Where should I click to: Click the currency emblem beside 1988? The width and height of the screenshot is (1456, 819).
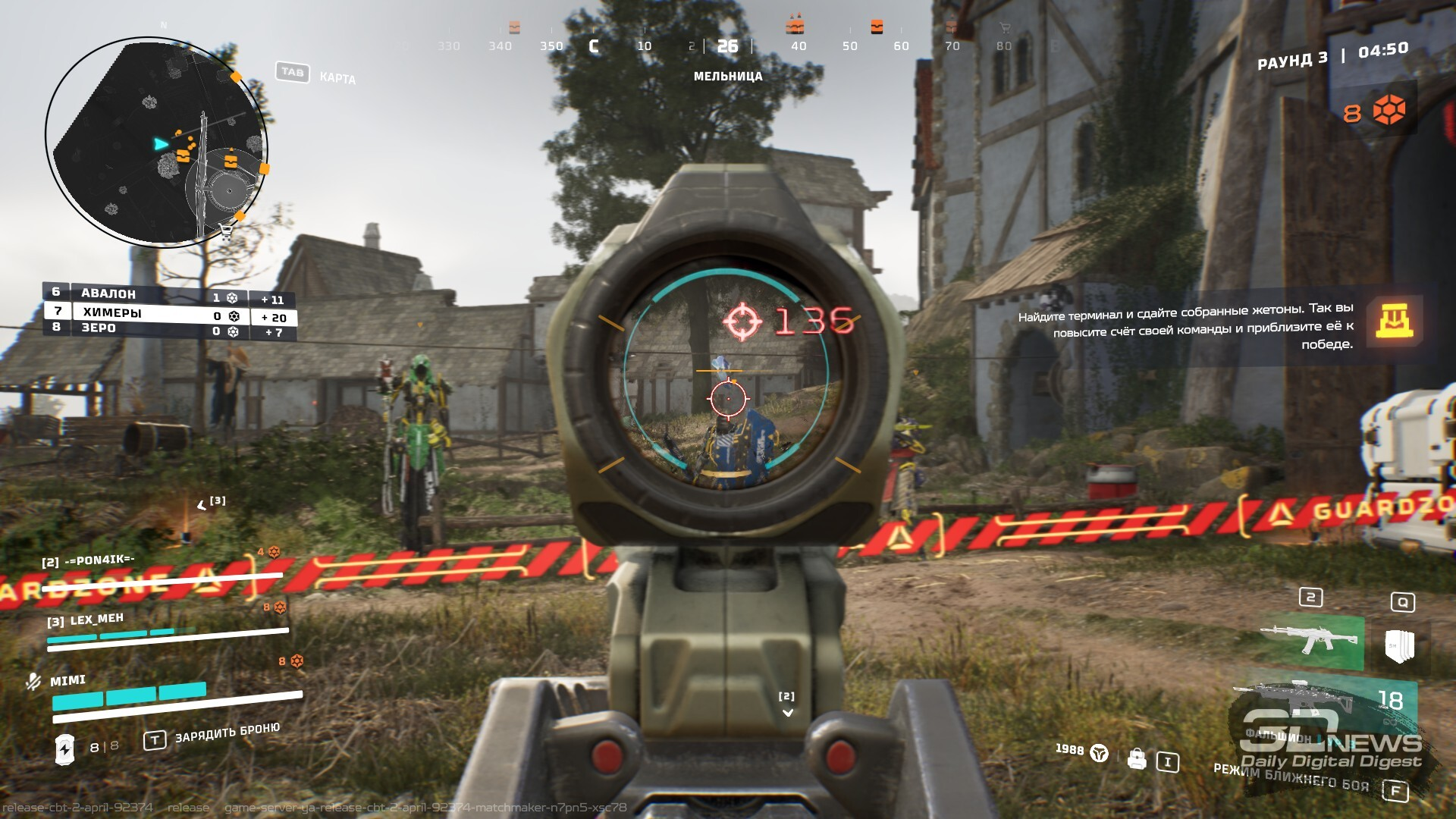coord(1099,753)
